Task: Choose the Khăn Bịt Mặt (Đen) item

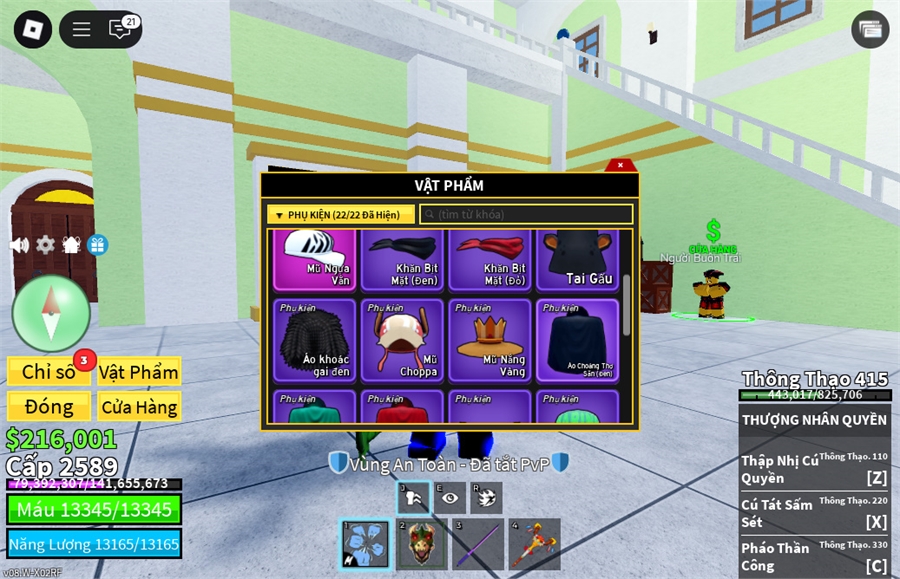Action: coord(405,258)
